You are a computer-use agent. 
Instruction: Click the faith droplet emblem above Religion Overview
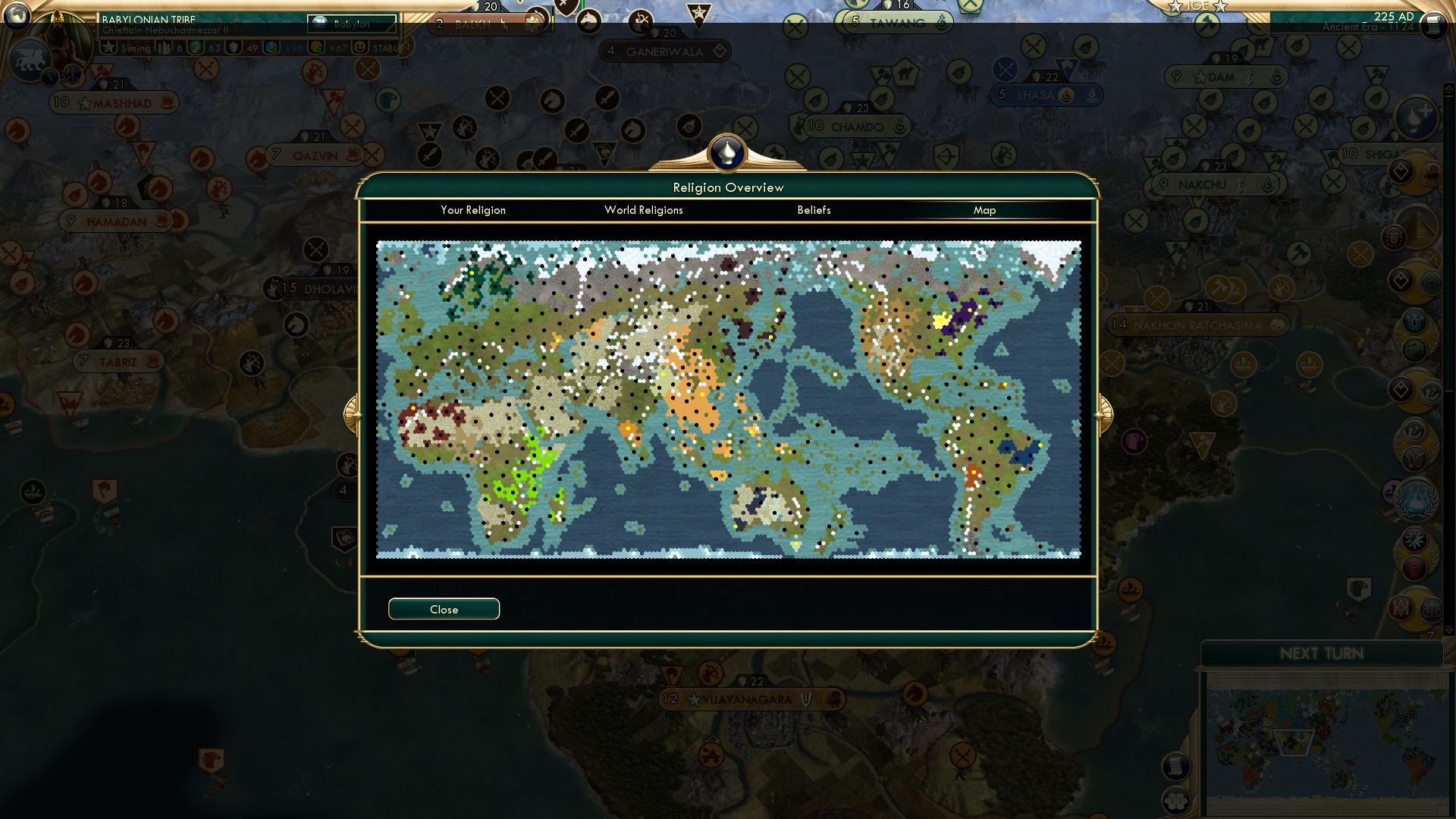pyautogui.click(x=726, y=152)
